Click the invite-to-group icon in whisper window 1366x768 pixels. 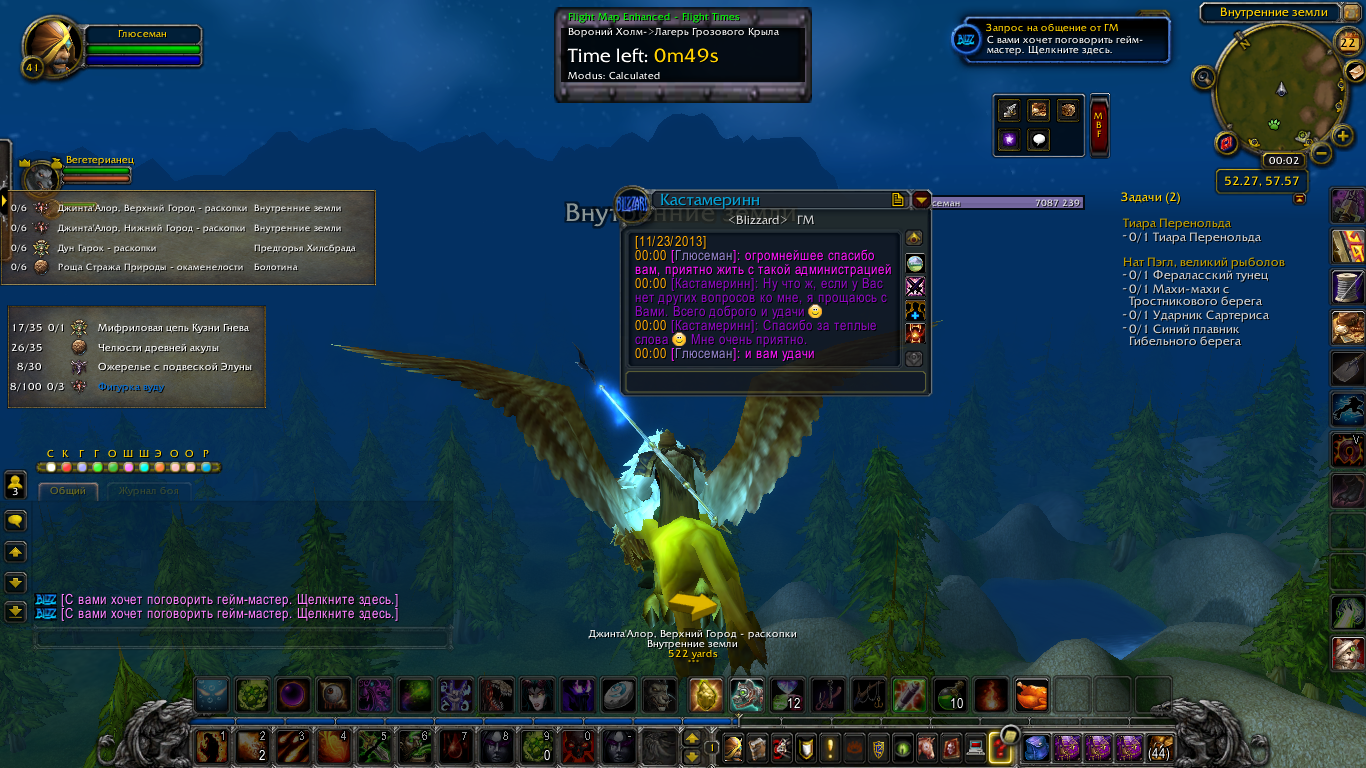(x=914, y=311)
